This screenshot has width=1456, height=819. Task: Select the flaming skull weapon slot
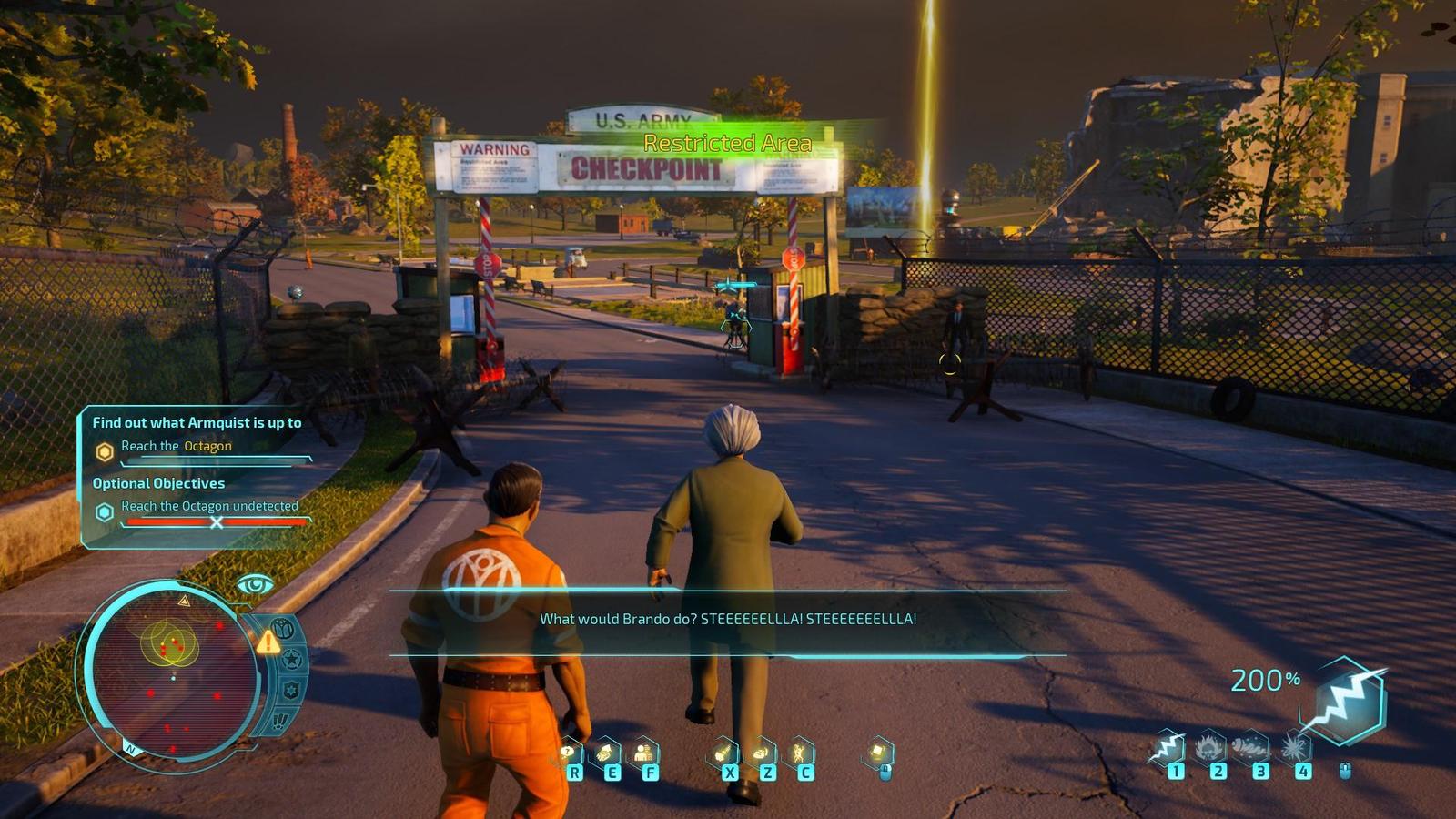tap(1209, 749)
